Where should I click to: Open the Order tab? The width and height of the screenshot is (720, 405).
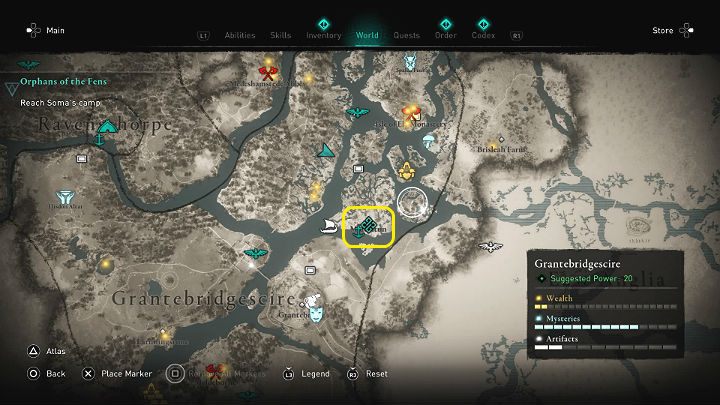(446, 35)
